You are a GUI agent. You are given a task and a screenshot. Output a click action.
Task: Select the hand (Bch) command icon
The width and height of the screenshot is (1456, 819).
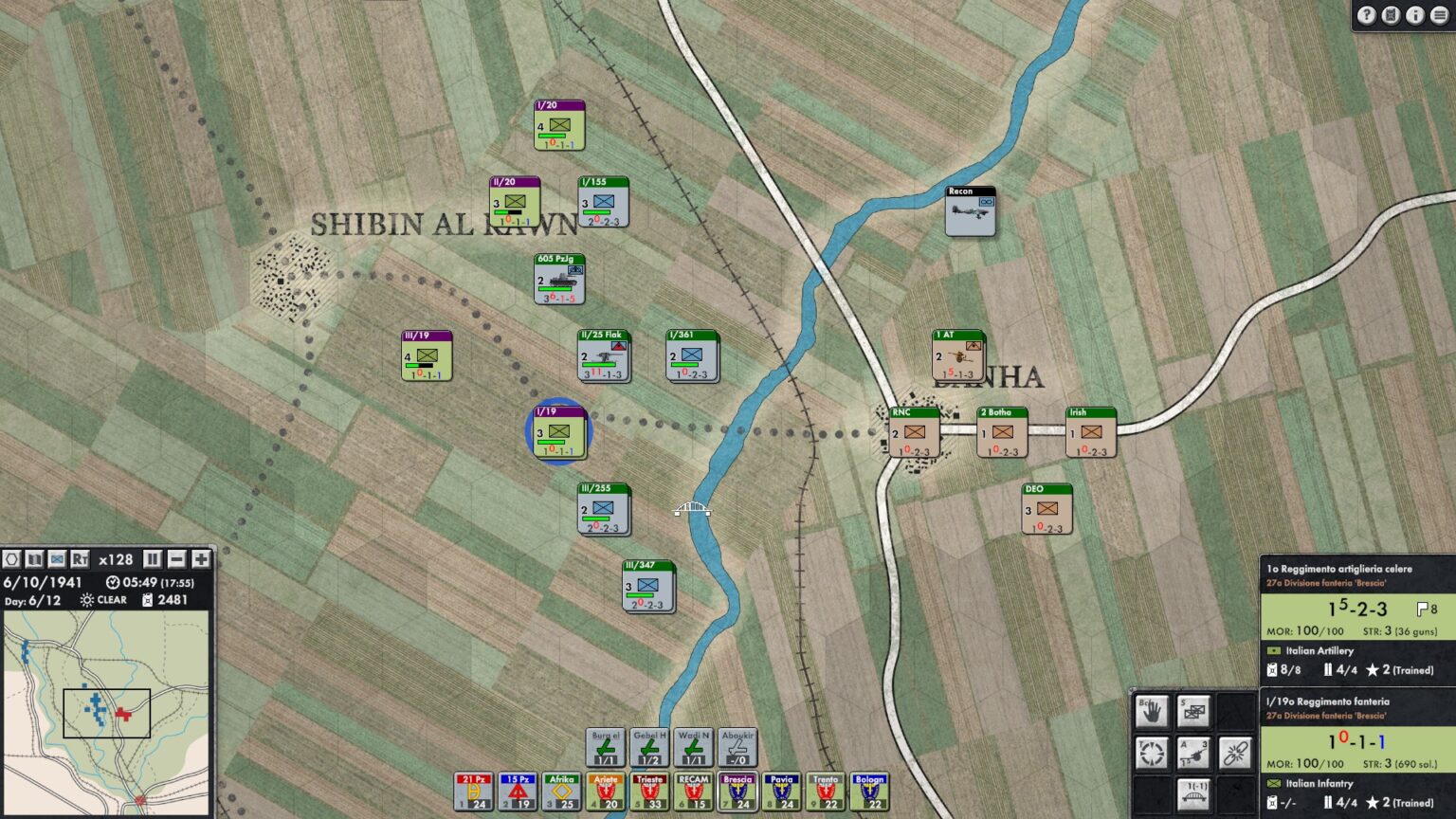[1153, 711]
